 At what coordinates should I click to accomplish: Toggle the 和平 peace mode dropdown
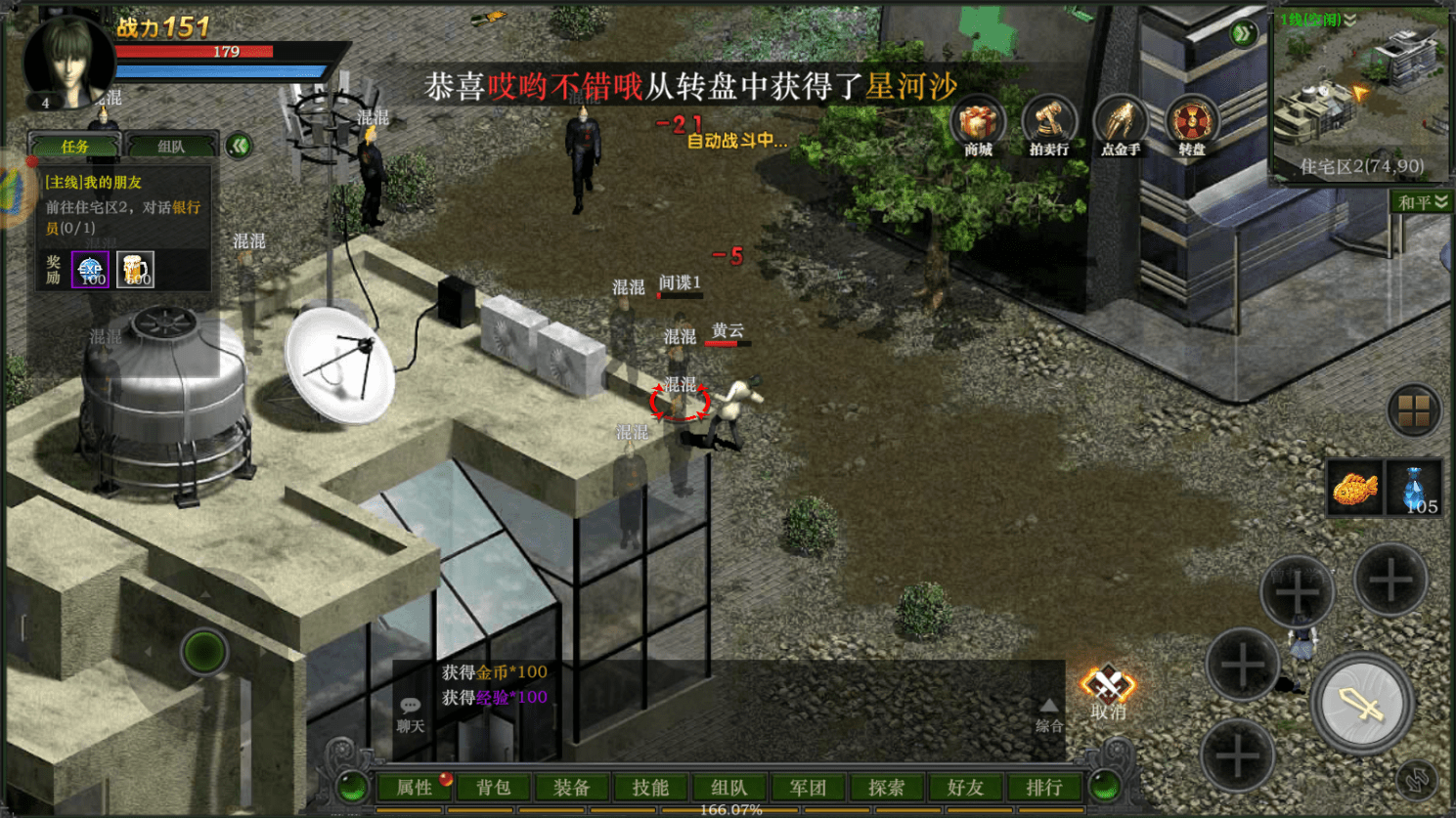point(1421,202)
